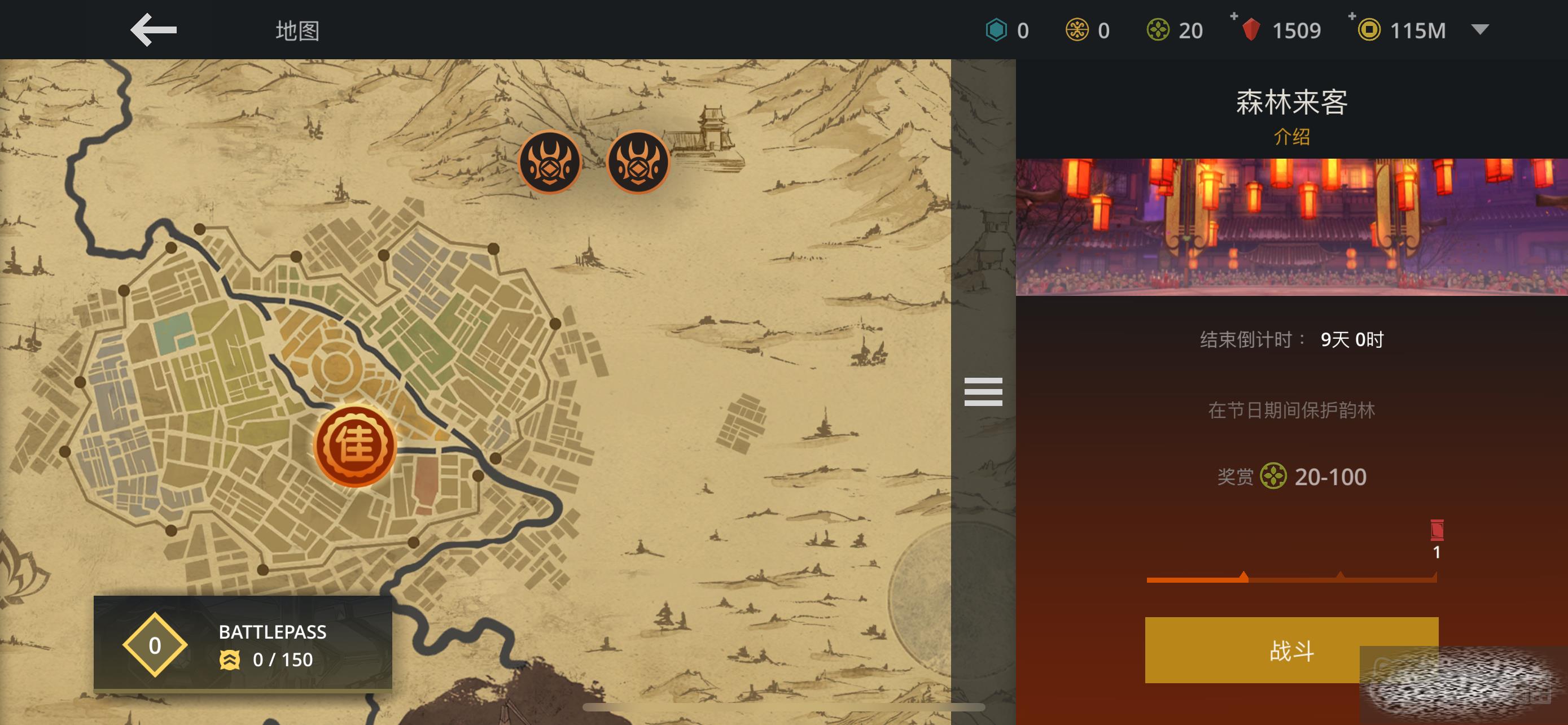Select the red 佳 event map marker
The height and width of the screenshot is (725, 1568).
(x=355, y=446)
